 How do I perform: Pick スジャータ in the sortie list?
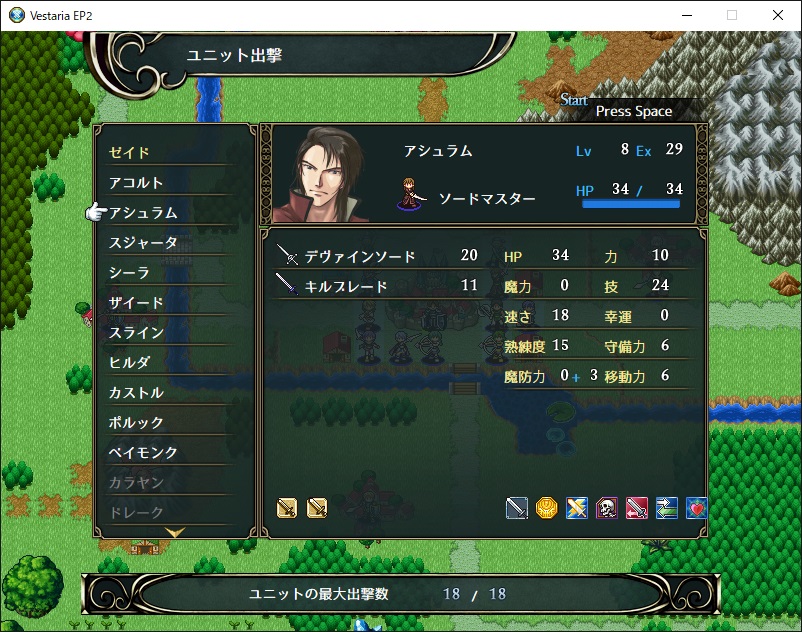143,243
